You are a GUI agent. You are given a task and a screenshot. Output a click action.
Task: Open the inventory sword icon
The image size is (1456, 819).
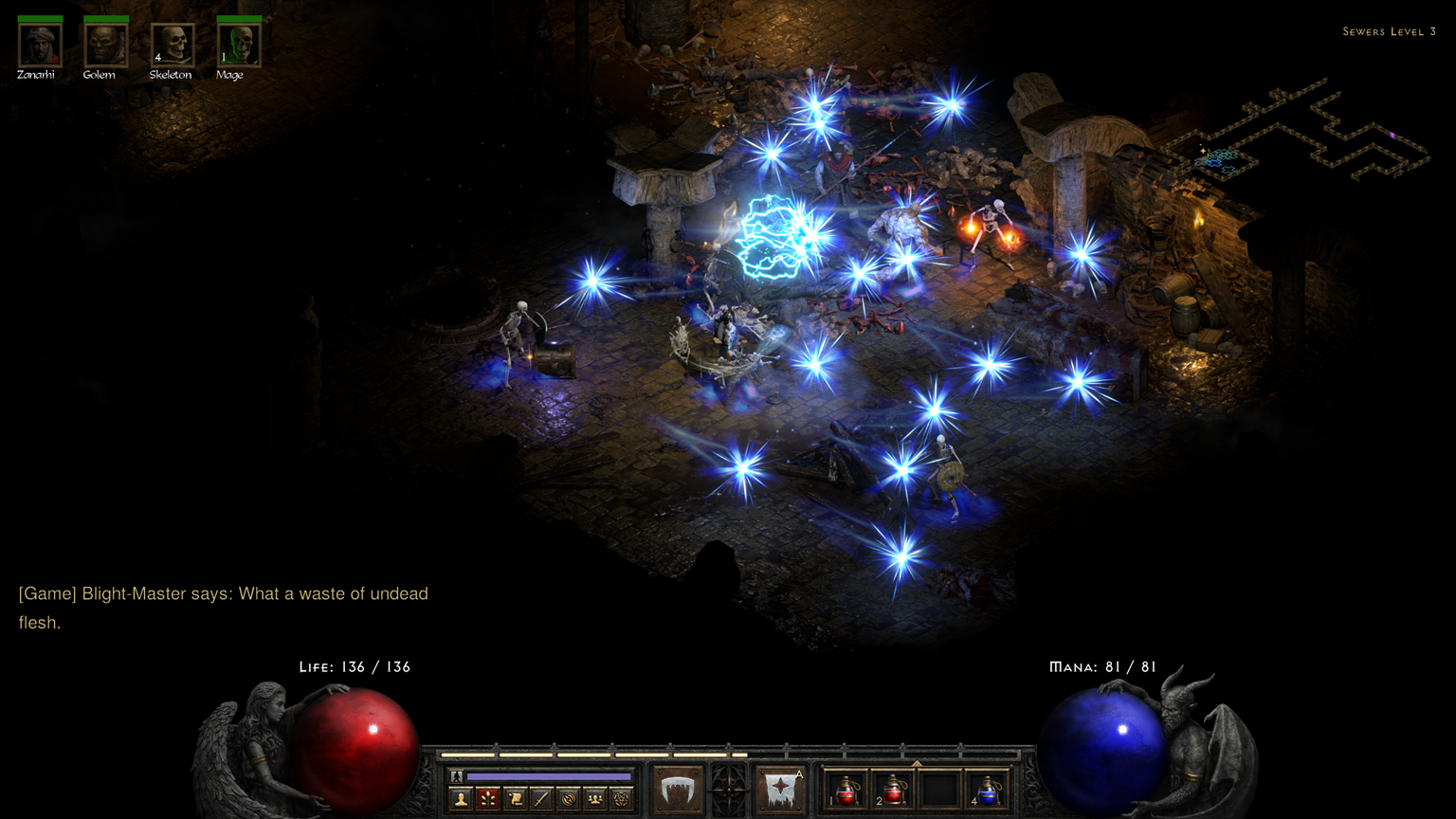[541, 798]
